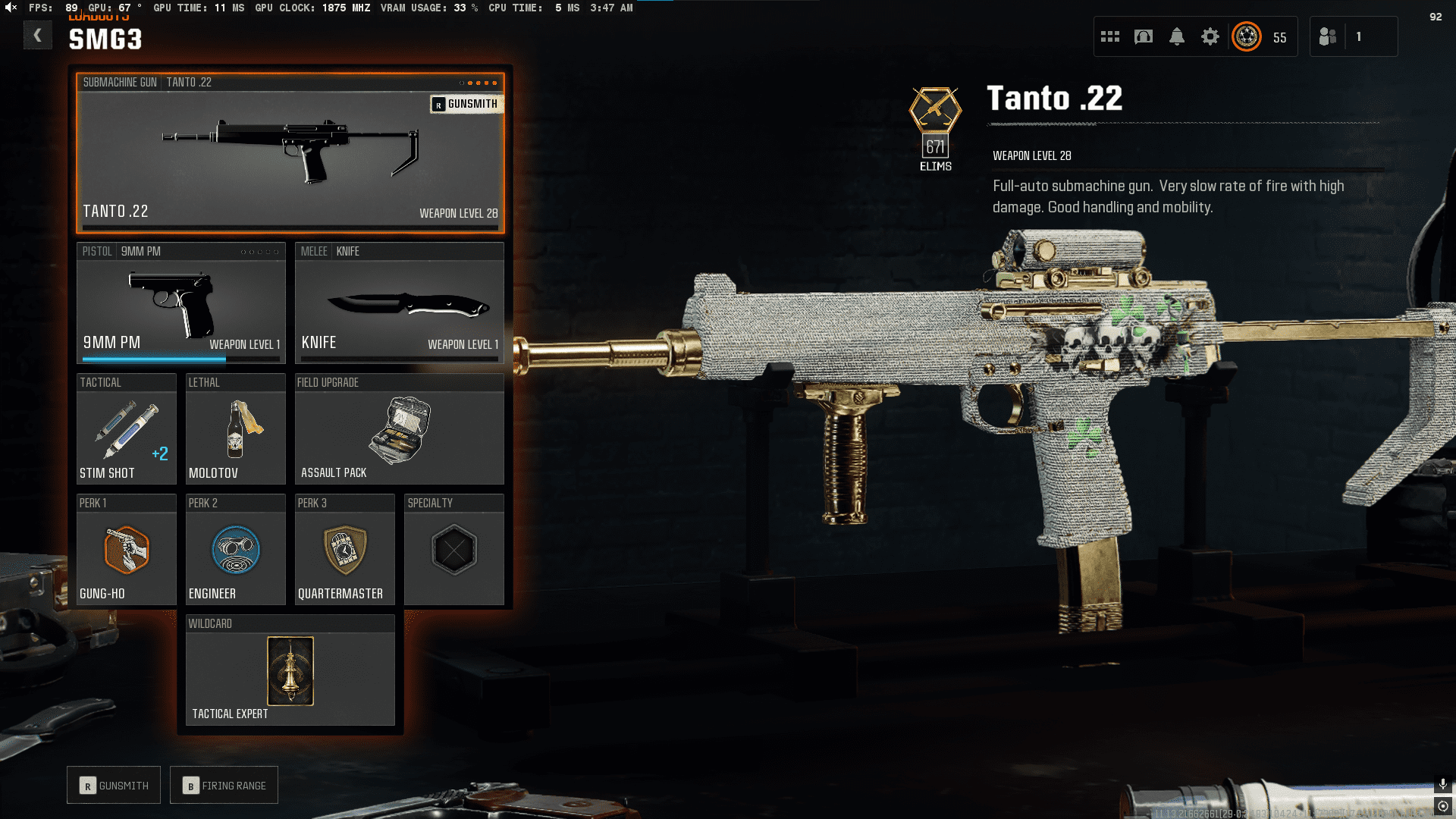Screen dimensions: 1456x819
Task: Change the Tactical Expert wildcard
Action: (290, 671)
